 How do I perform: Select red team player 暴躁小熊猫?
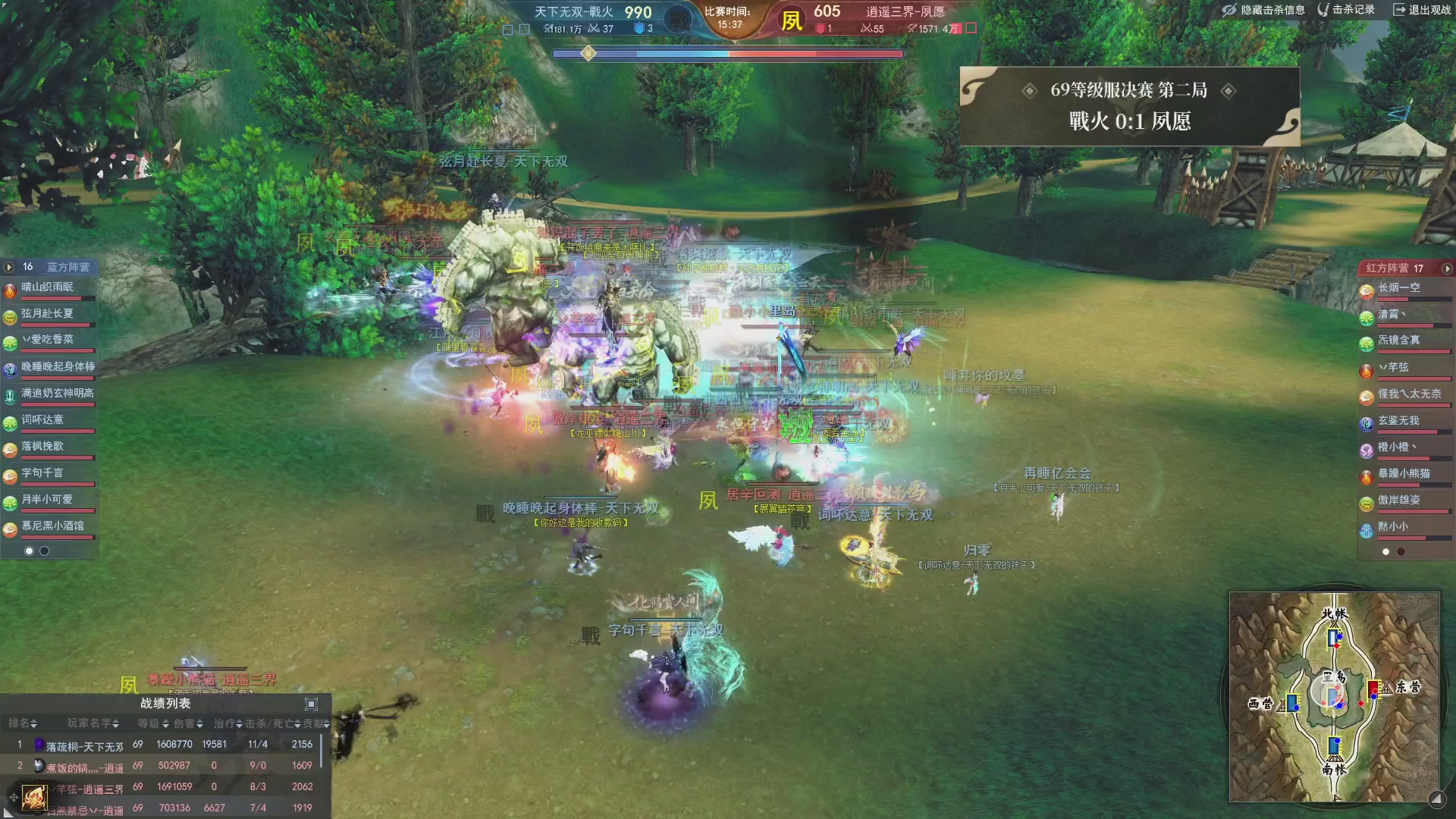point(1403,475)
